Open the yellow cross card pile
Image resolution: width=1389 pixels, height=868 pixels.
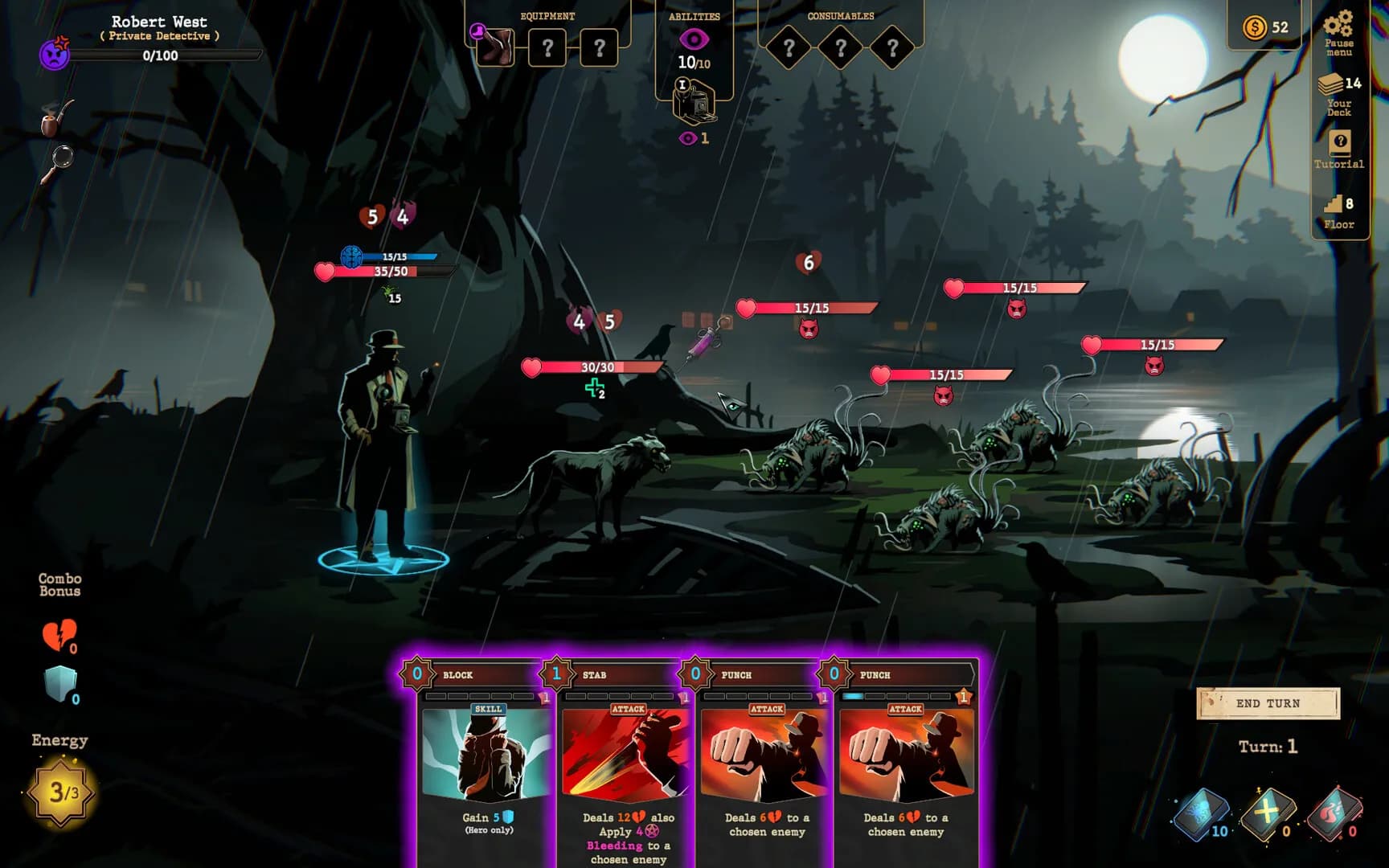pos(1268,813)
